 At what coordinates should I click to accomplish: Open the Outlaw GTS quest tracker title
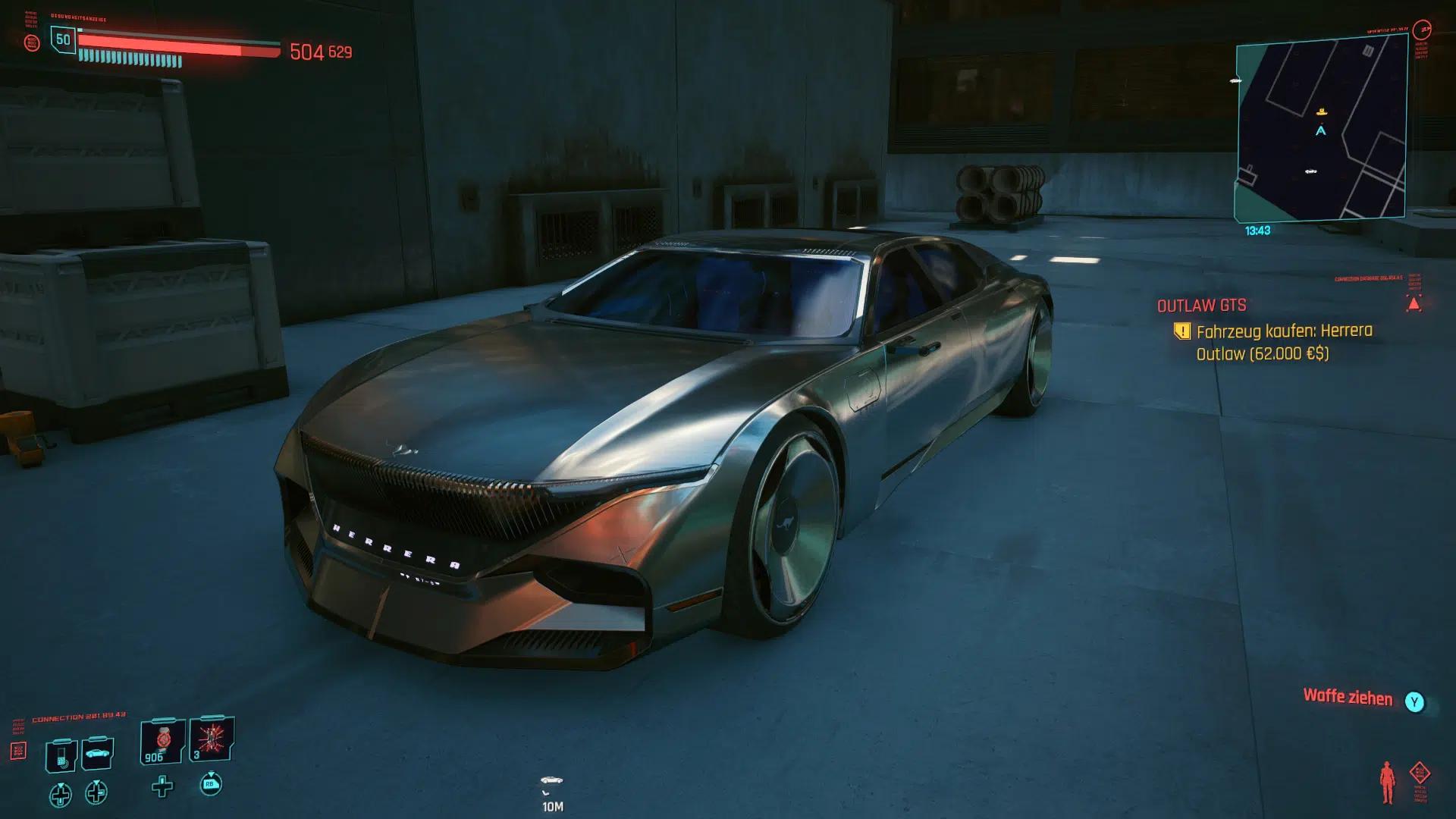(1201, 306)
